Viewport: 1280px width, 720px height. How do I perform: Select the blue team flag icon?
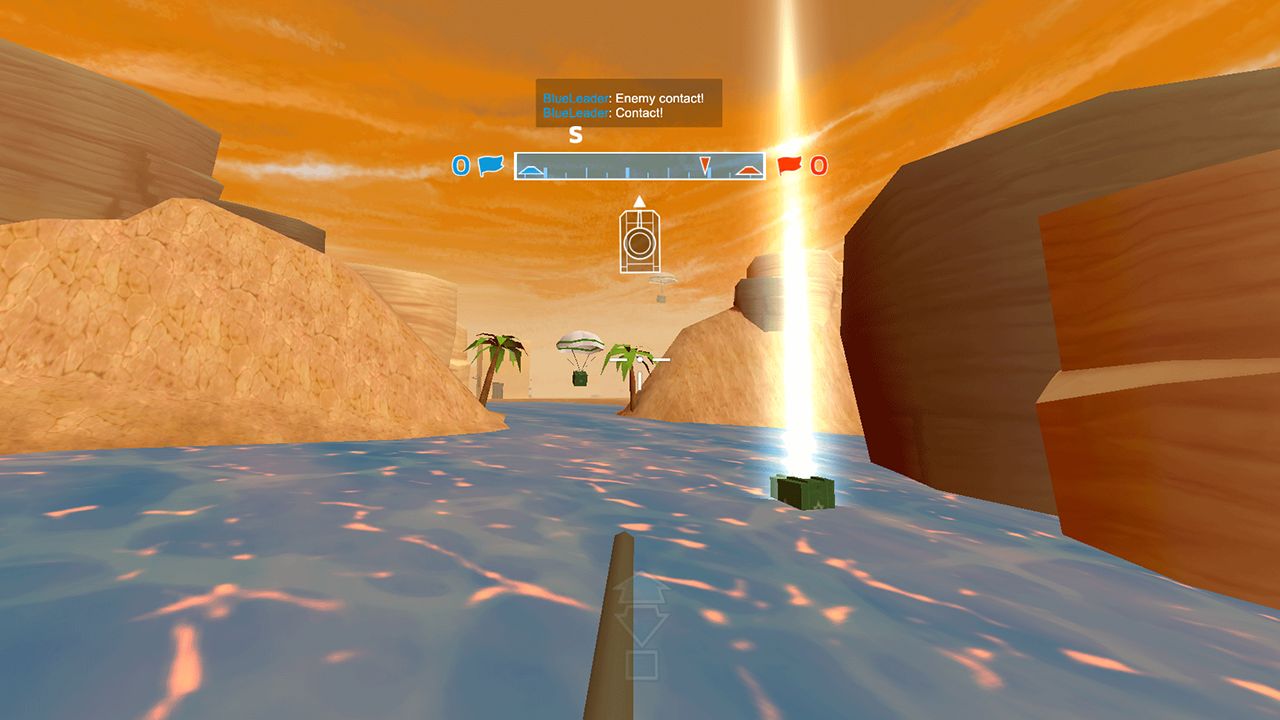pyautogui.click(x=491, y=166)
